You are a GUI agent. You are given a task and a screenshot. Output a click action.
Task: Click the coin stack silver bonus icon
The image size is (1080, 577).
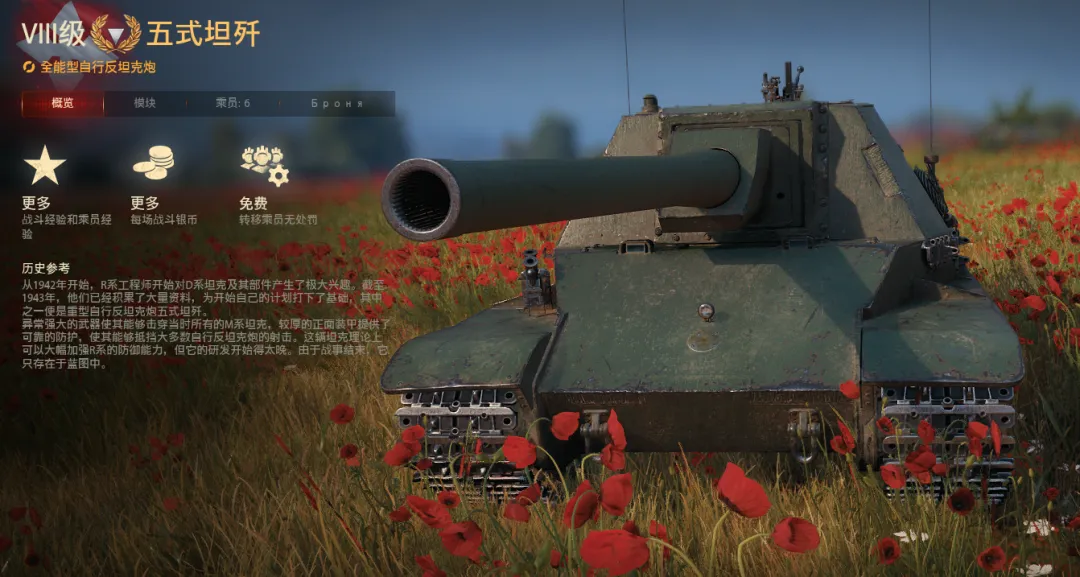click(x=153, y=163)
